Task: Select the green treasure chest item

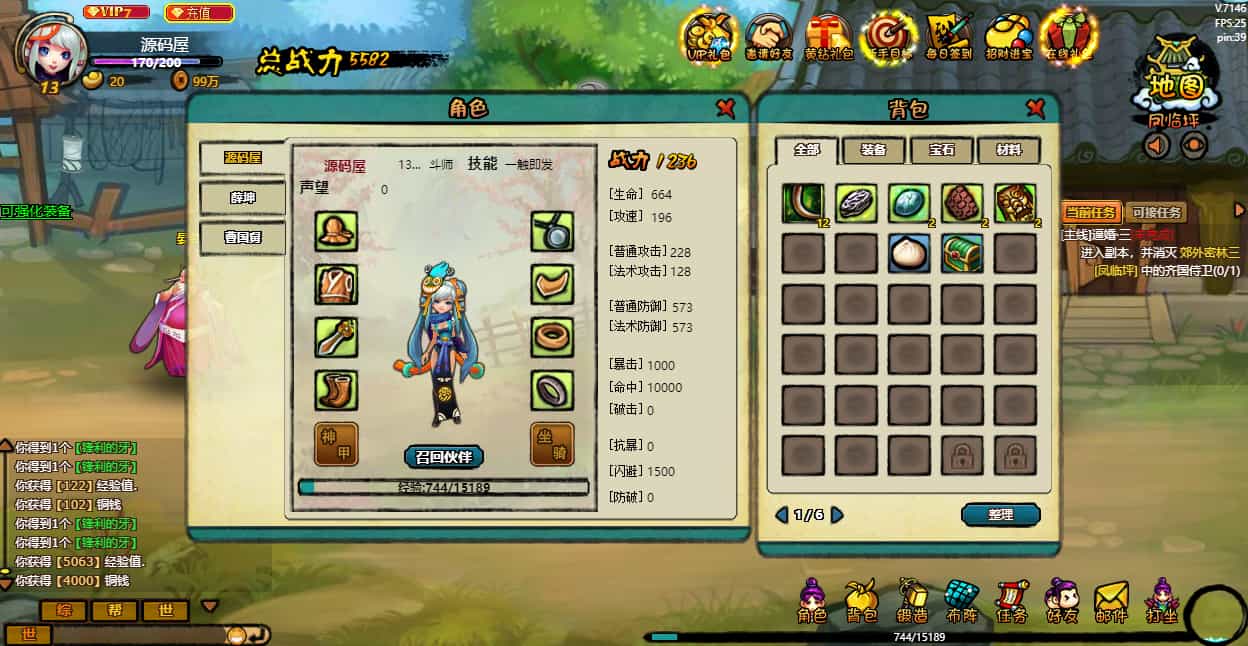Action: click(x=962, y=254)
